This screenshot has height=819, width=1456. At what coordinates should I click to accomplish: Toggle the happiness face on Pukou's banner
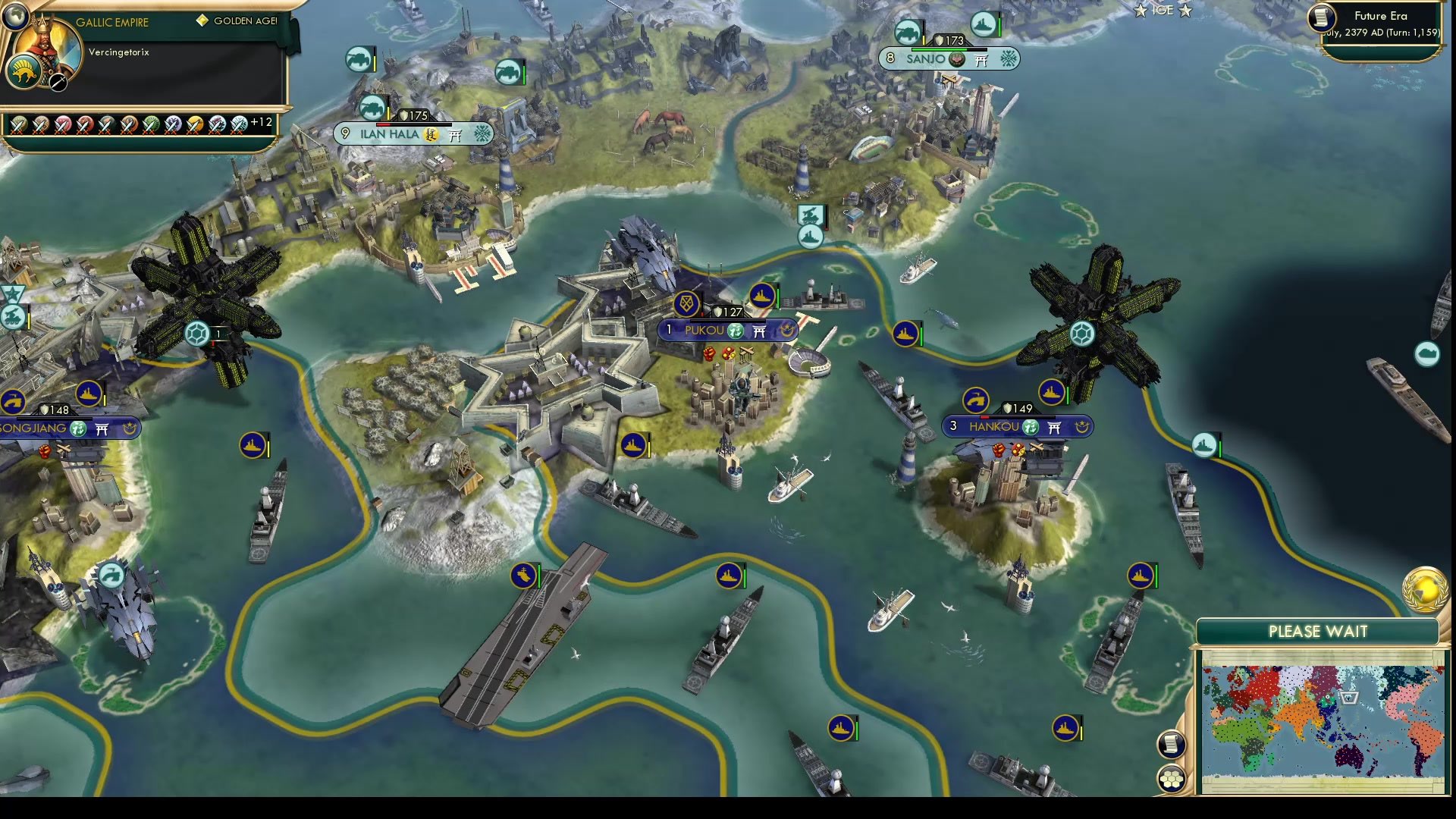click(x=736, y=331)
